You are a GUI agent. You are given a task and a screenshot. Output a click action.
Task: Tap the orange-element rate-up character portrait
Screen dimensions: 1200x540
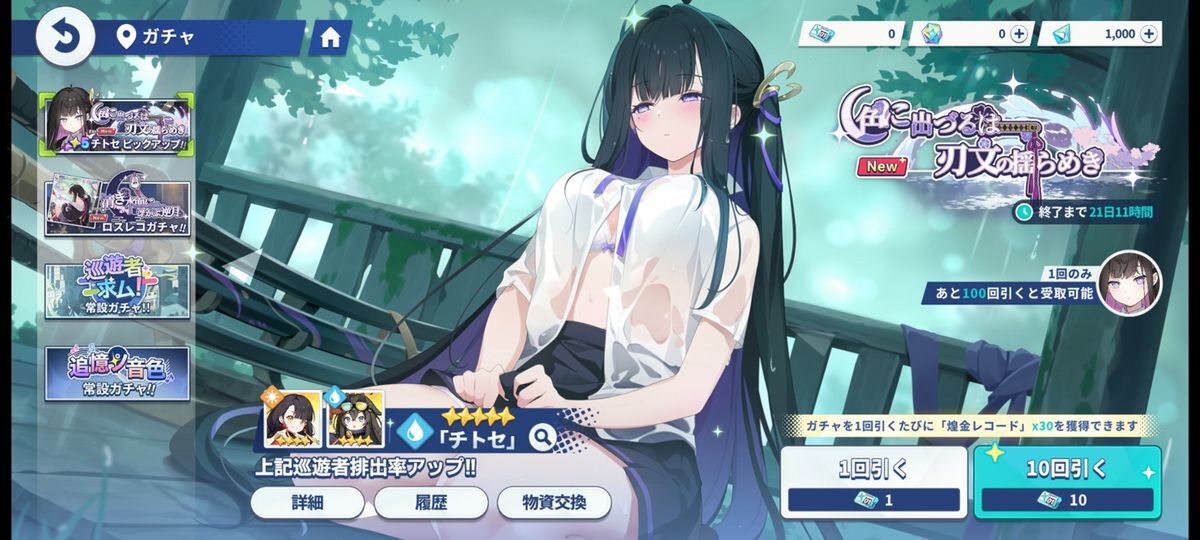292,419
